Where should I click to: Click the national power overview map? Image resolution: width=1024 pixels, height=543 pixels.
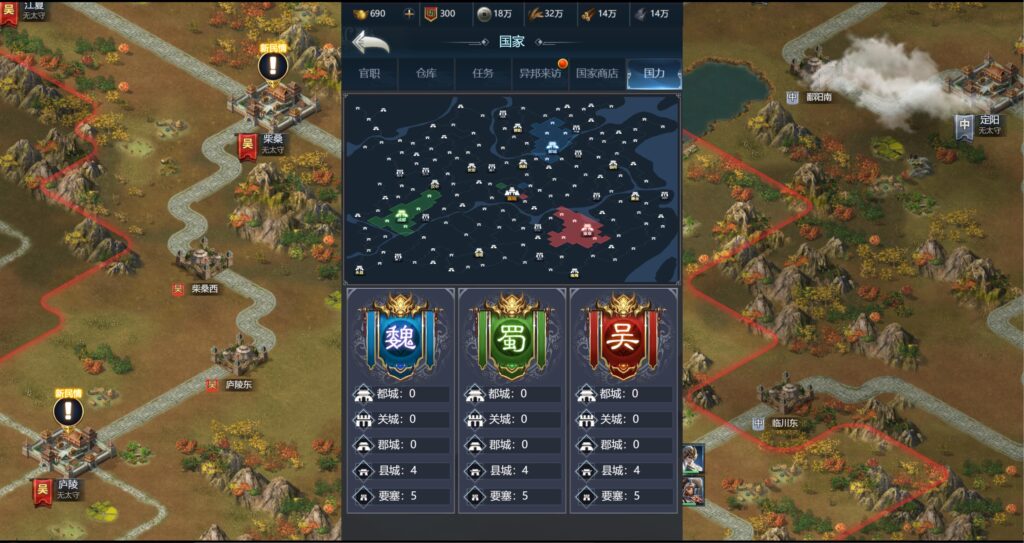pos(512,189)
